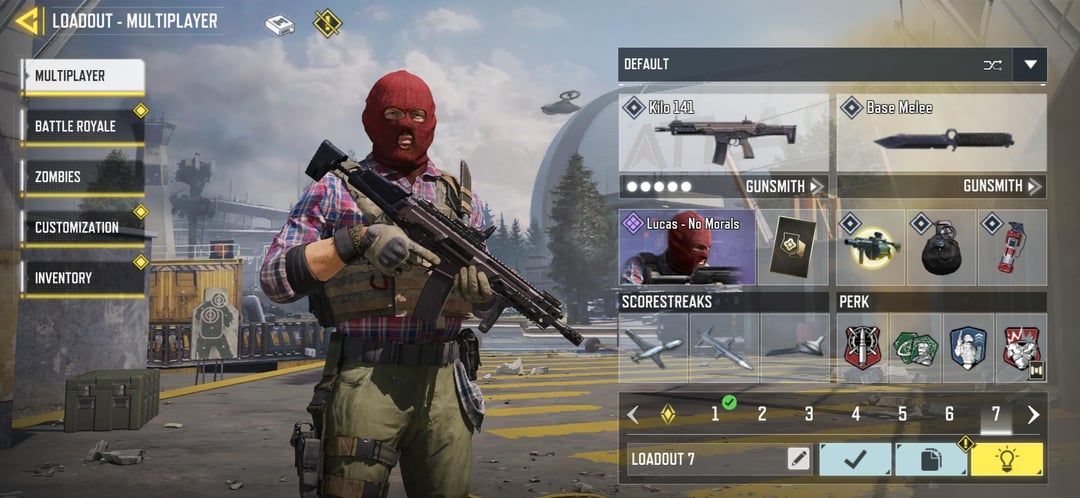
Task: Edit the Loadout 7 name
Action: (x=798, y=460)
